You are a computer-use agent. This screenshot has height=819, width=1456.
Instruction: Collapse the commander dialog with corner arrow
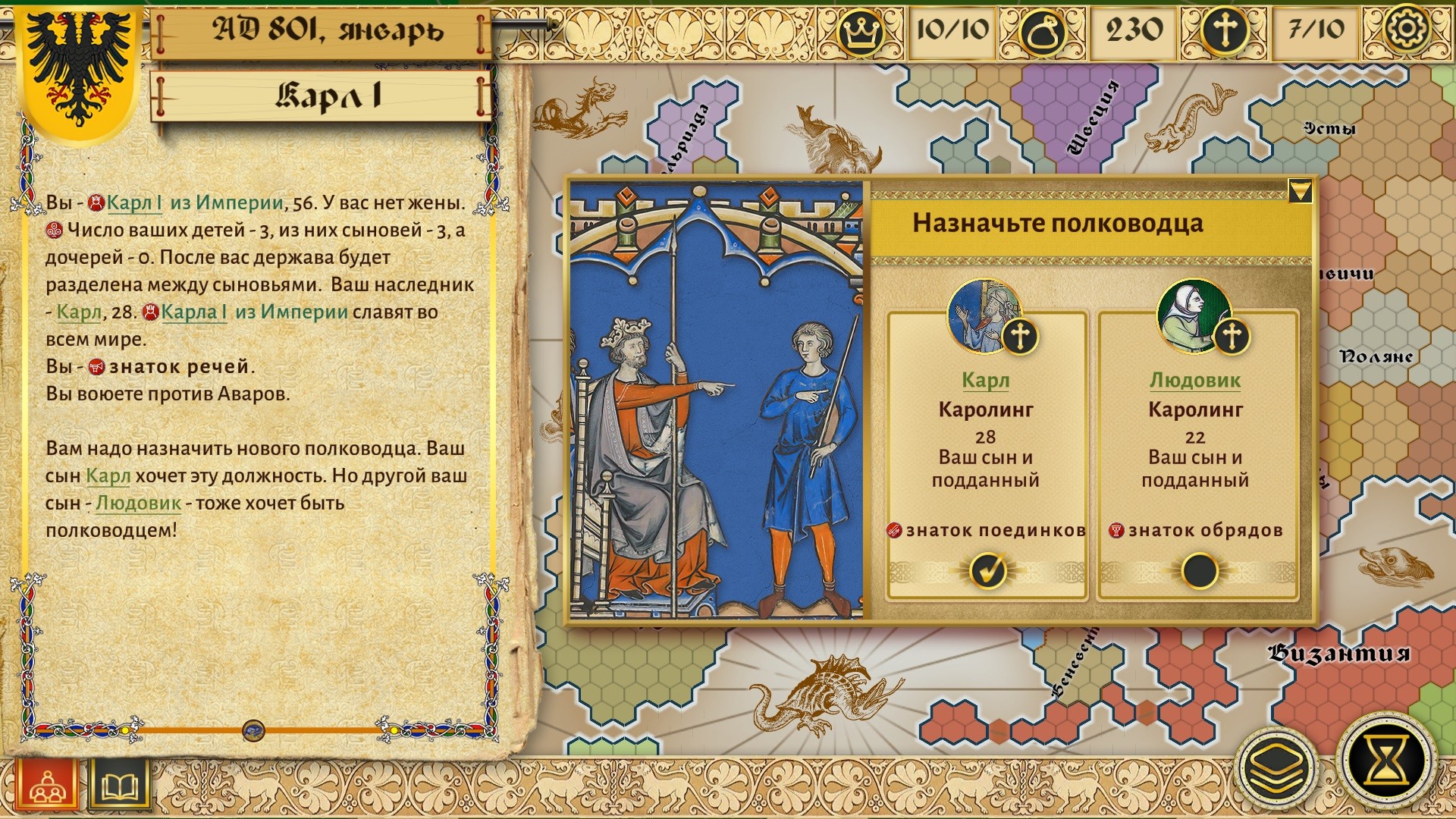(1300, 191)
